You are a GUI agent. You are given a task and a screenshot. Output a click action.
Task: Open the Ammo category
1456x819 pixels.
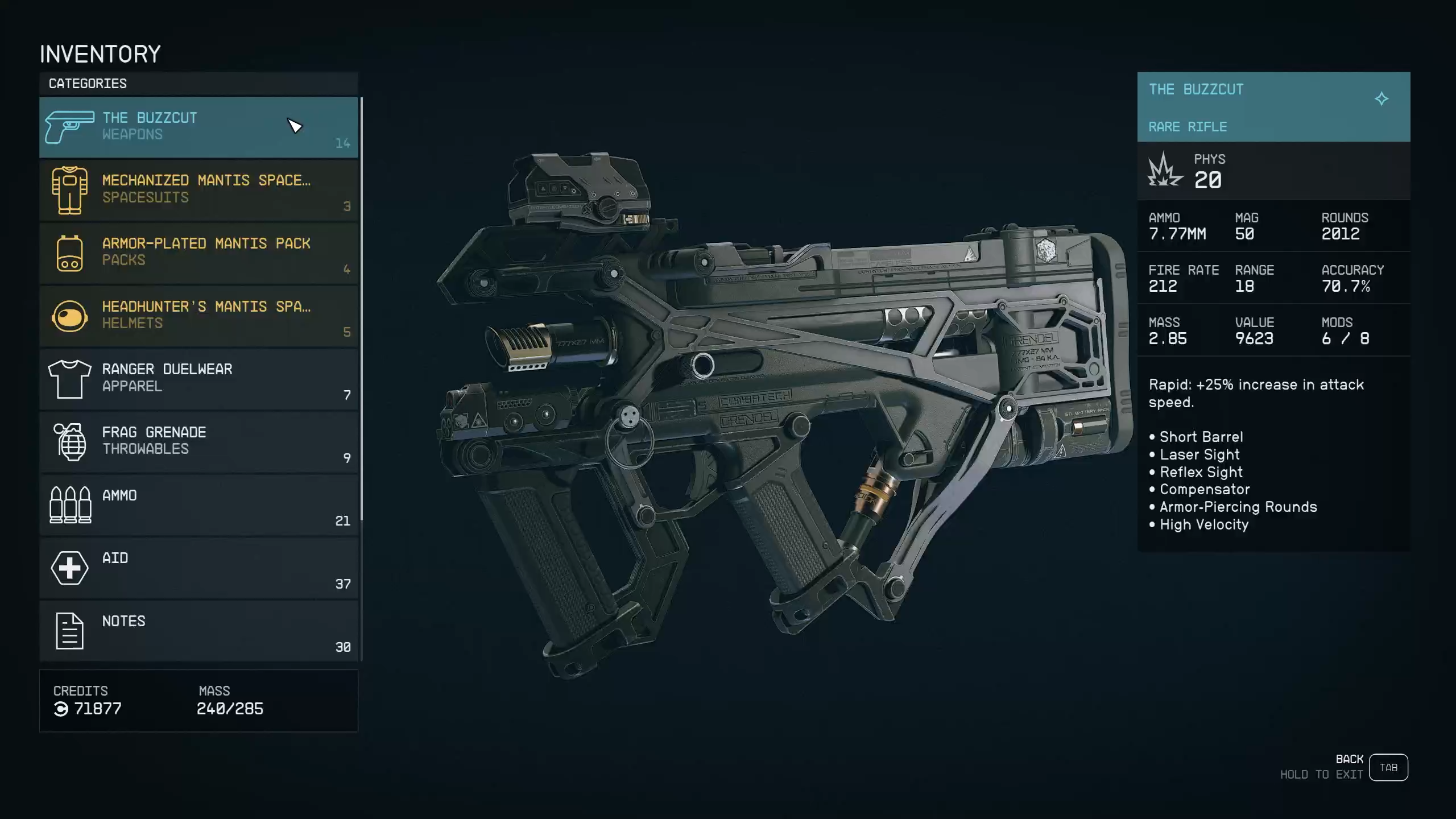click(198, 505)
